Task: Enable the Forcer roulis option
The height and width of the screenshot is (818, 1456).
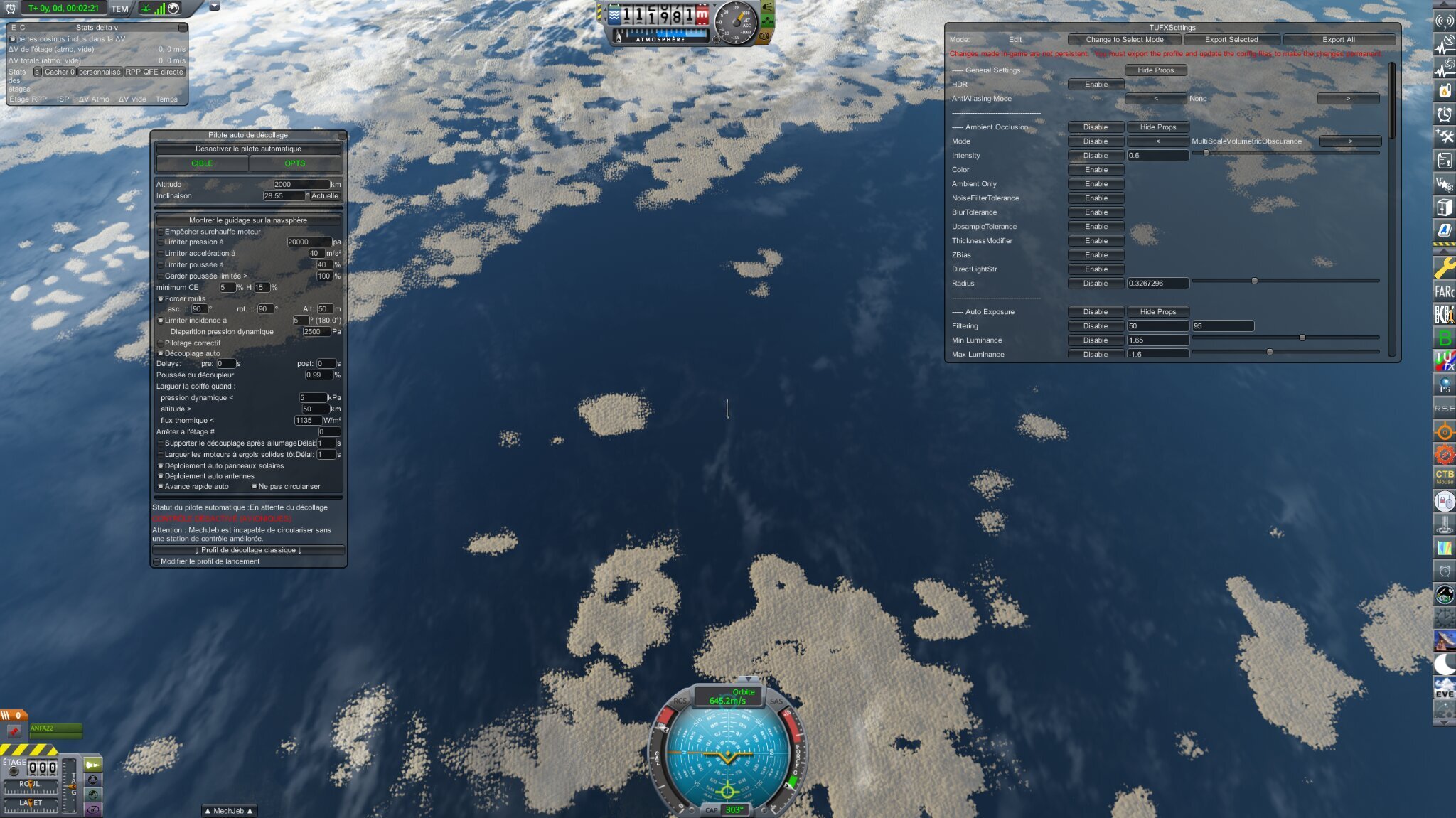Action: pyautogui.click(x=161, y=298)
